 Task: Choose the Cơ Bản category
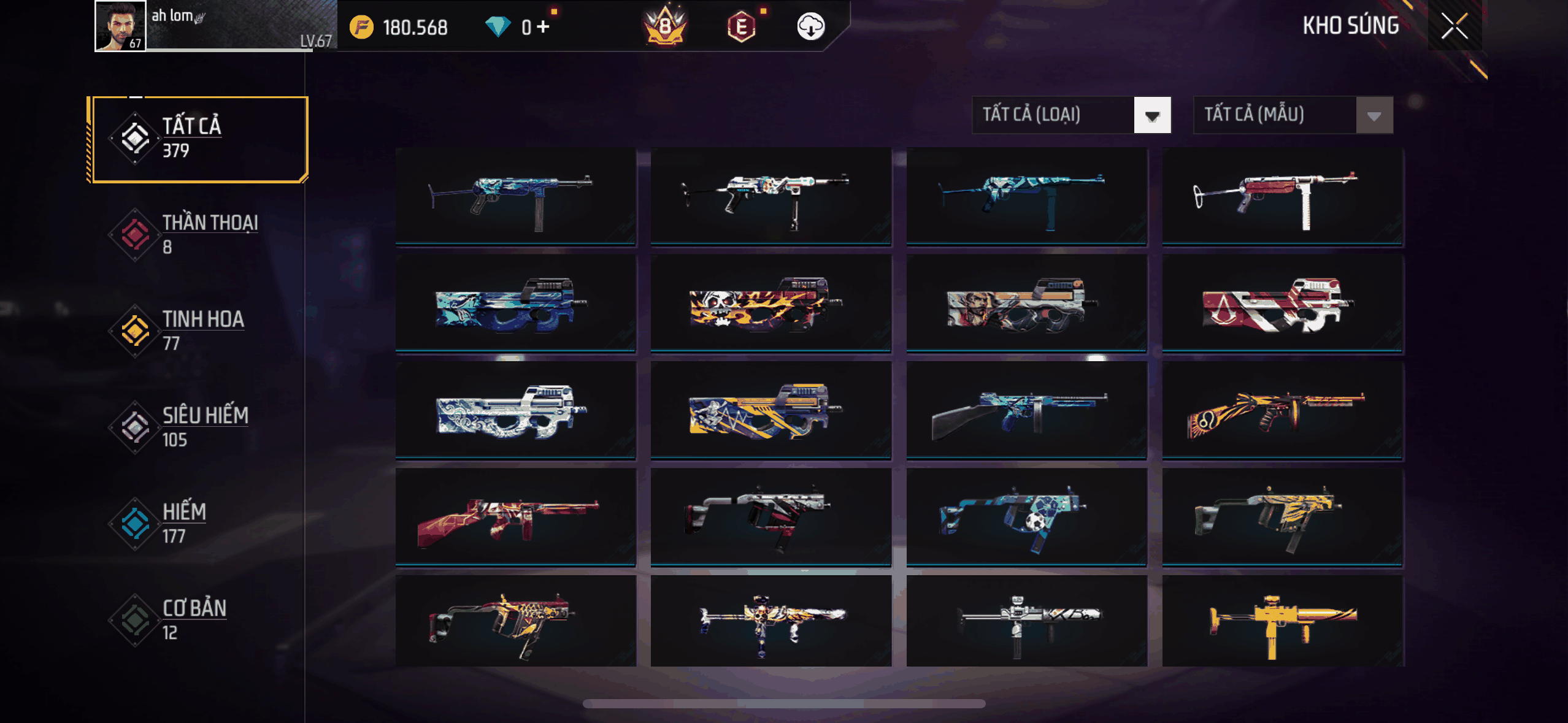(x=198, y=620)
